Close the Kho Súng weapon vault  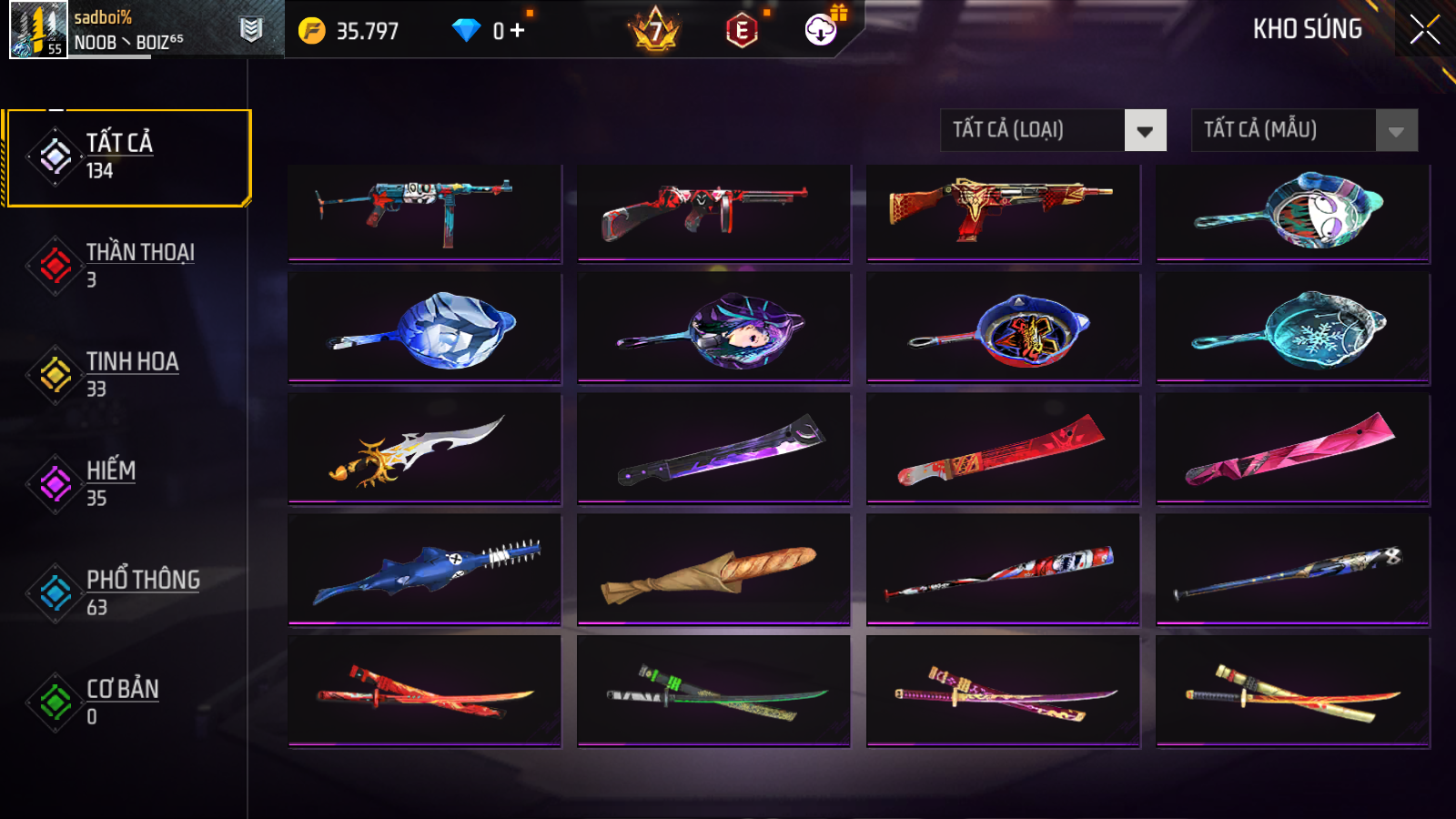pos(1424,29)
